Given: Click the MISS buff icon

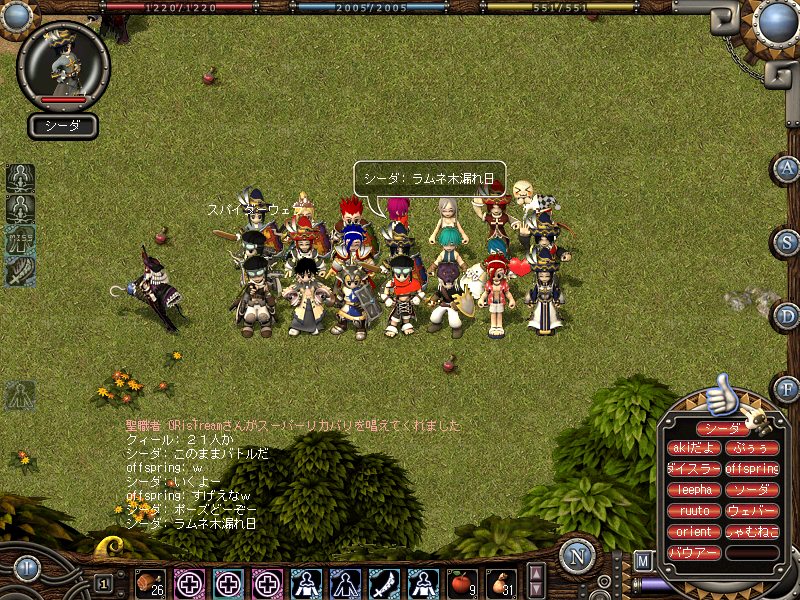Looking at the screenshot, I should (20, 239).
